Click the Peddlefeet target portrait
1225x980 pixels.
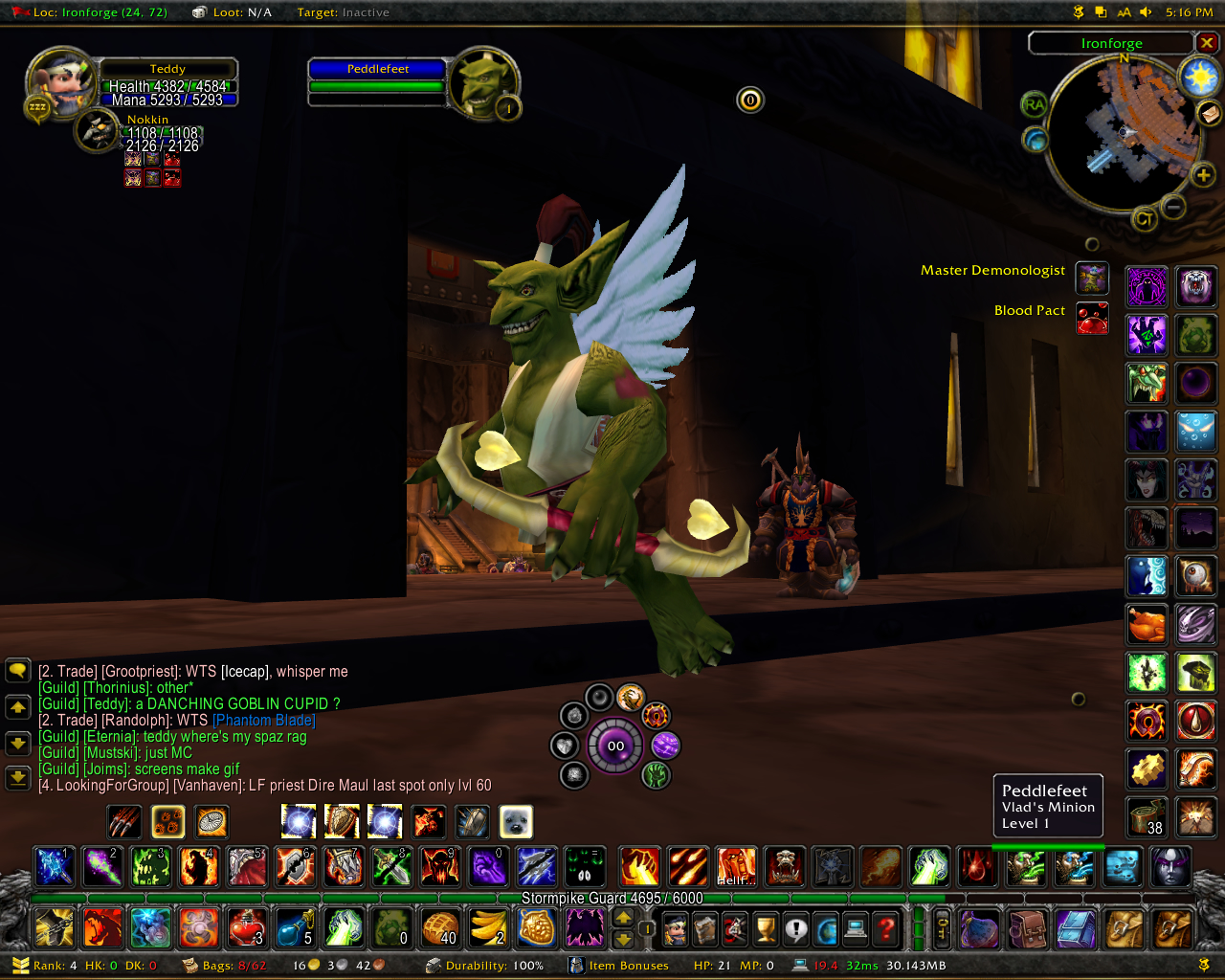pyautogui.click(x=484, y=83)
